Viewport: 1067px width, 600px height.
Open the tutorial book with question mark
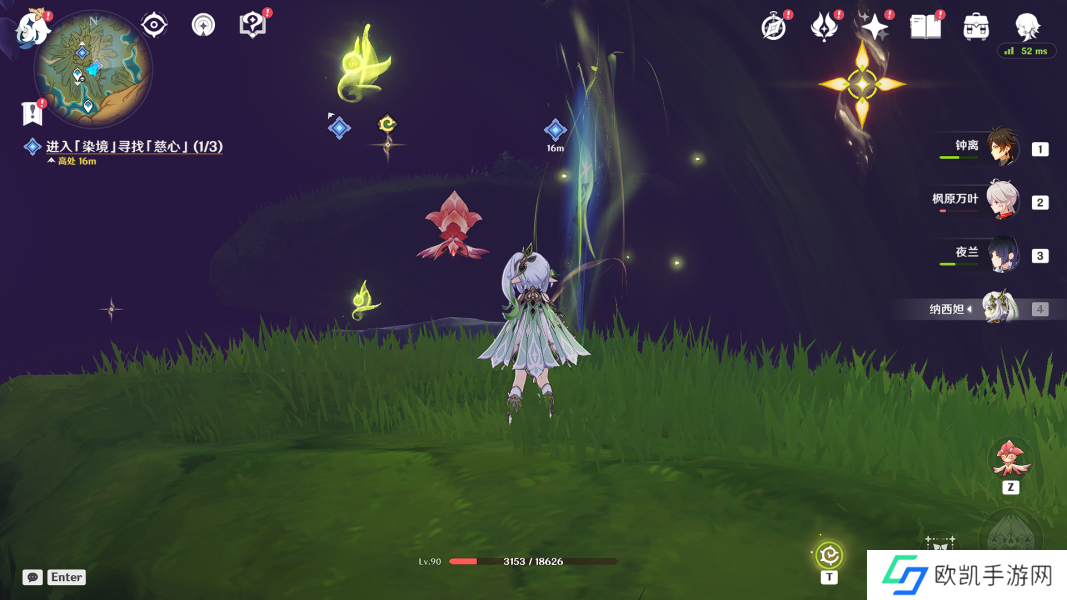(x=252, y=25)
